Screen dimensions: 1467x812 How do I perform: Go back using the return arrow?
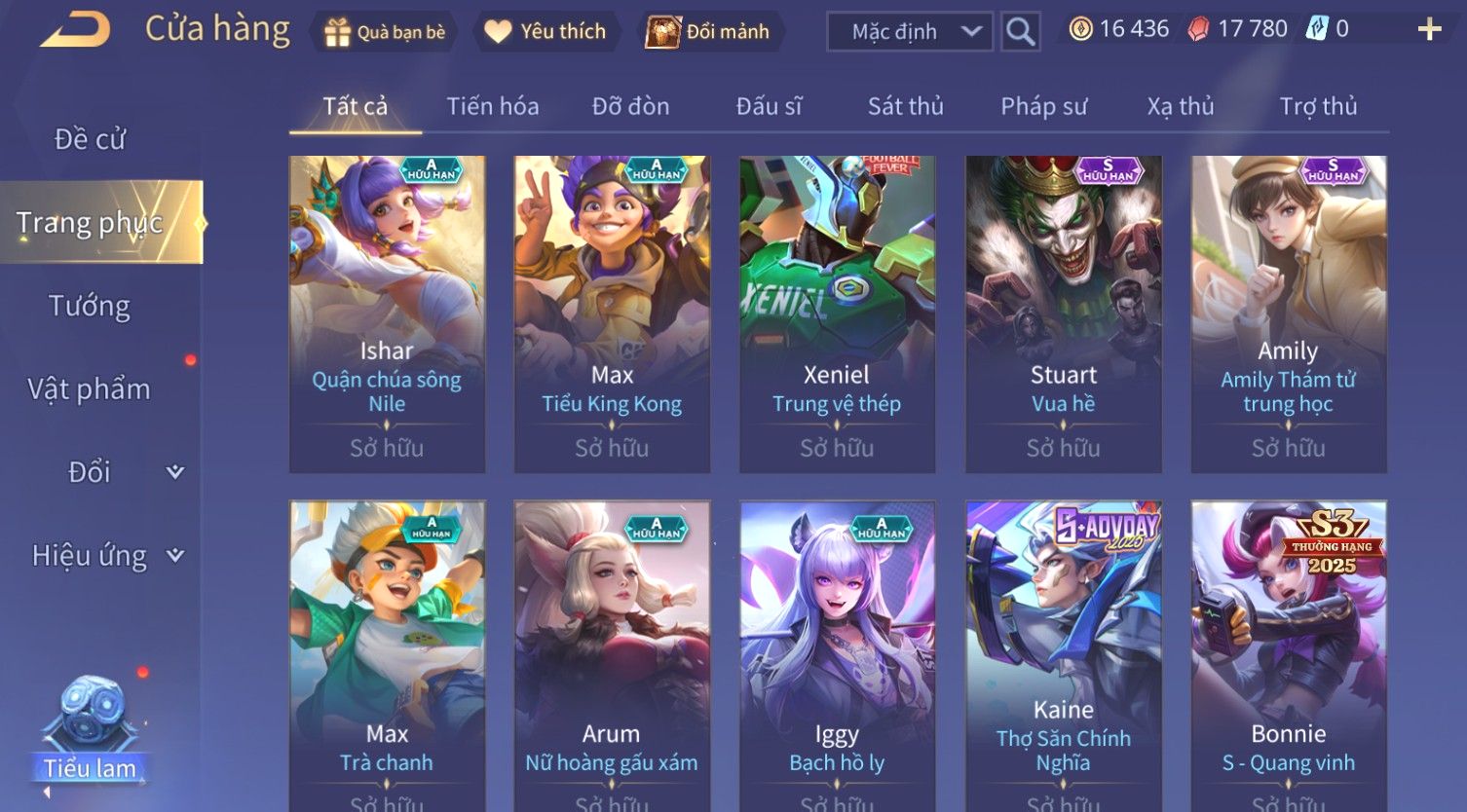click(74, 30)
